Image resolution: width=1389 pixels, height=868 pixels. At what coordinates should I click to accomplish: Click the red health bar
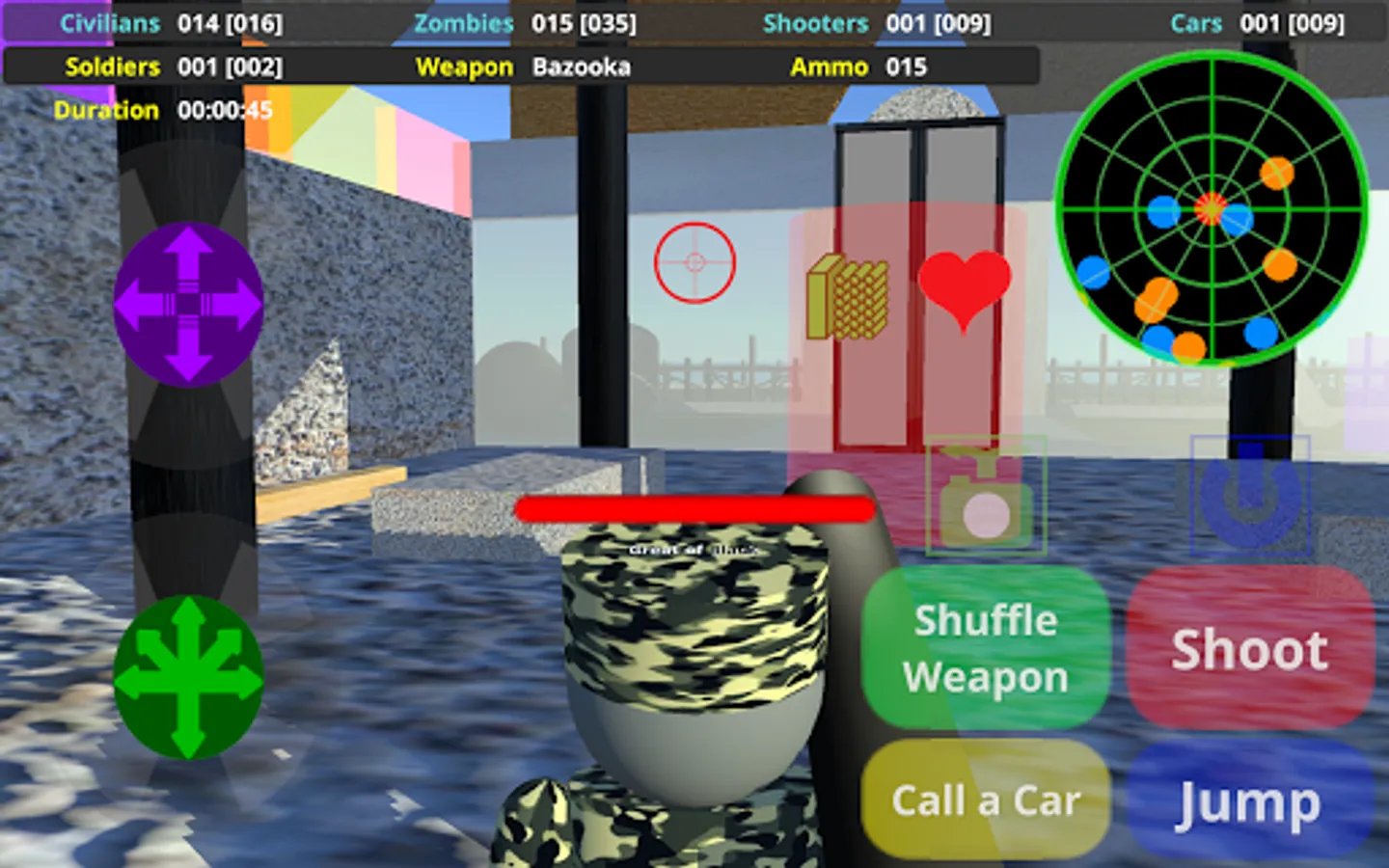click(x=694, y=509)
